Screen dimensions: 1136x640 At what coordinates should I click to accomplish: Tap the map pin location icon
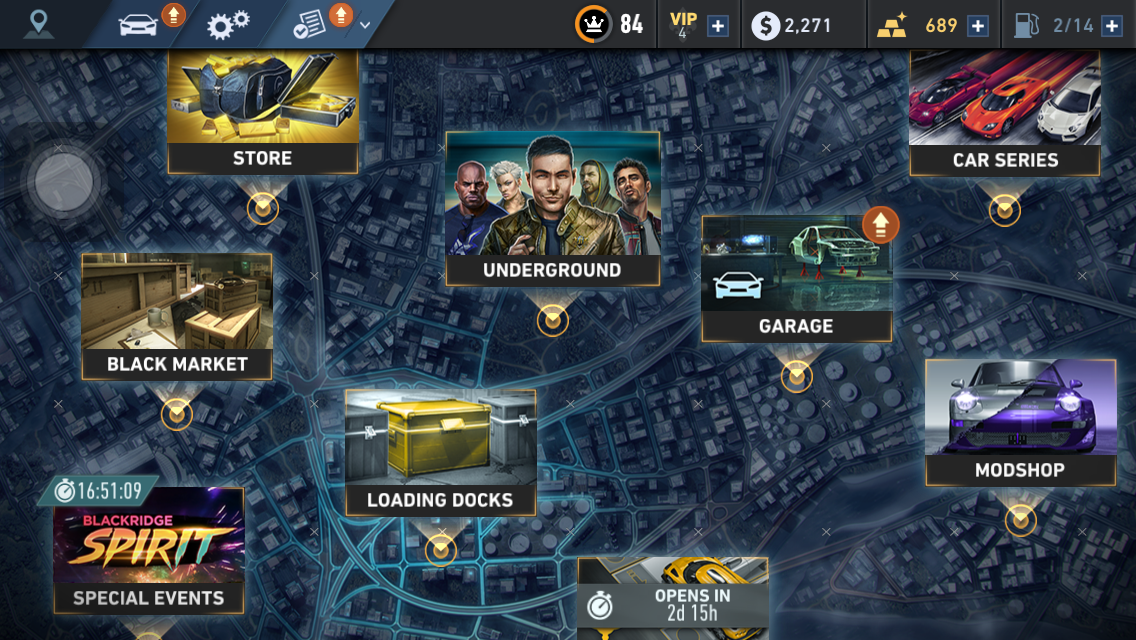click(39, 24)
